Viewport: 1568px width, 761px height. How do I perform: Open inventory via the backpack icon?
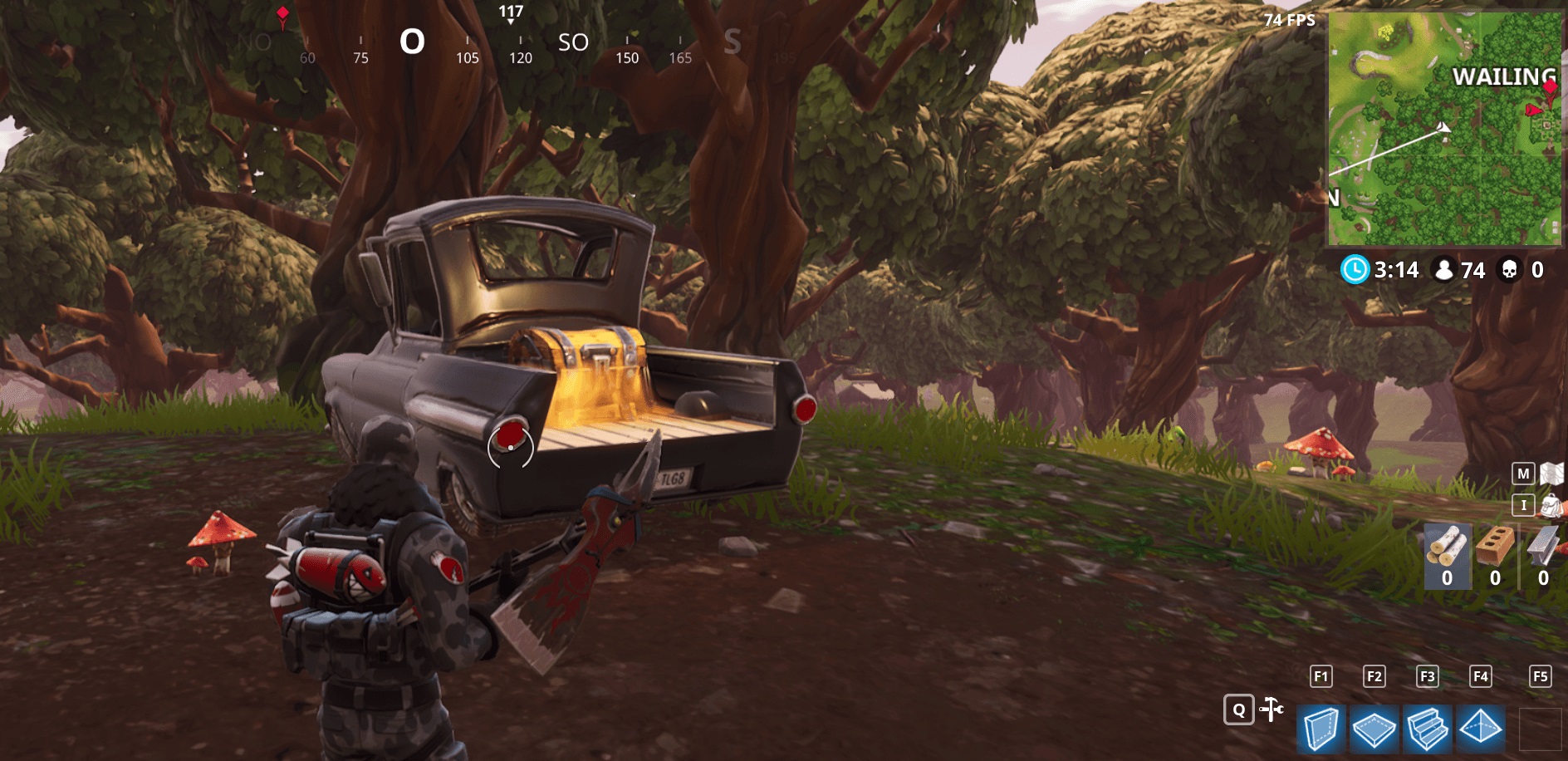(x=1551, y=507)
